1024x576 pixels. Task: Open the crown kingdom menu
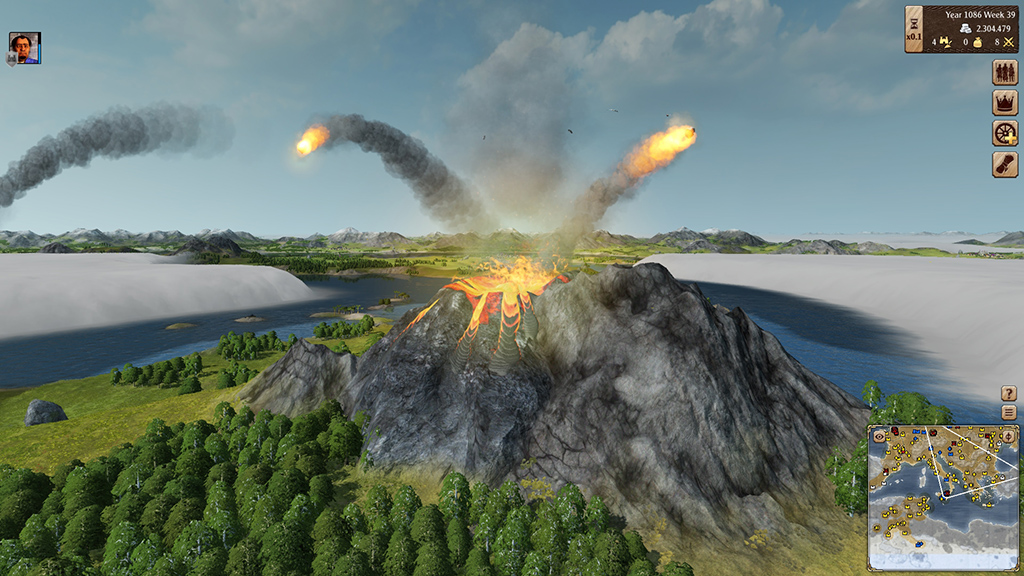(1004, 103)
